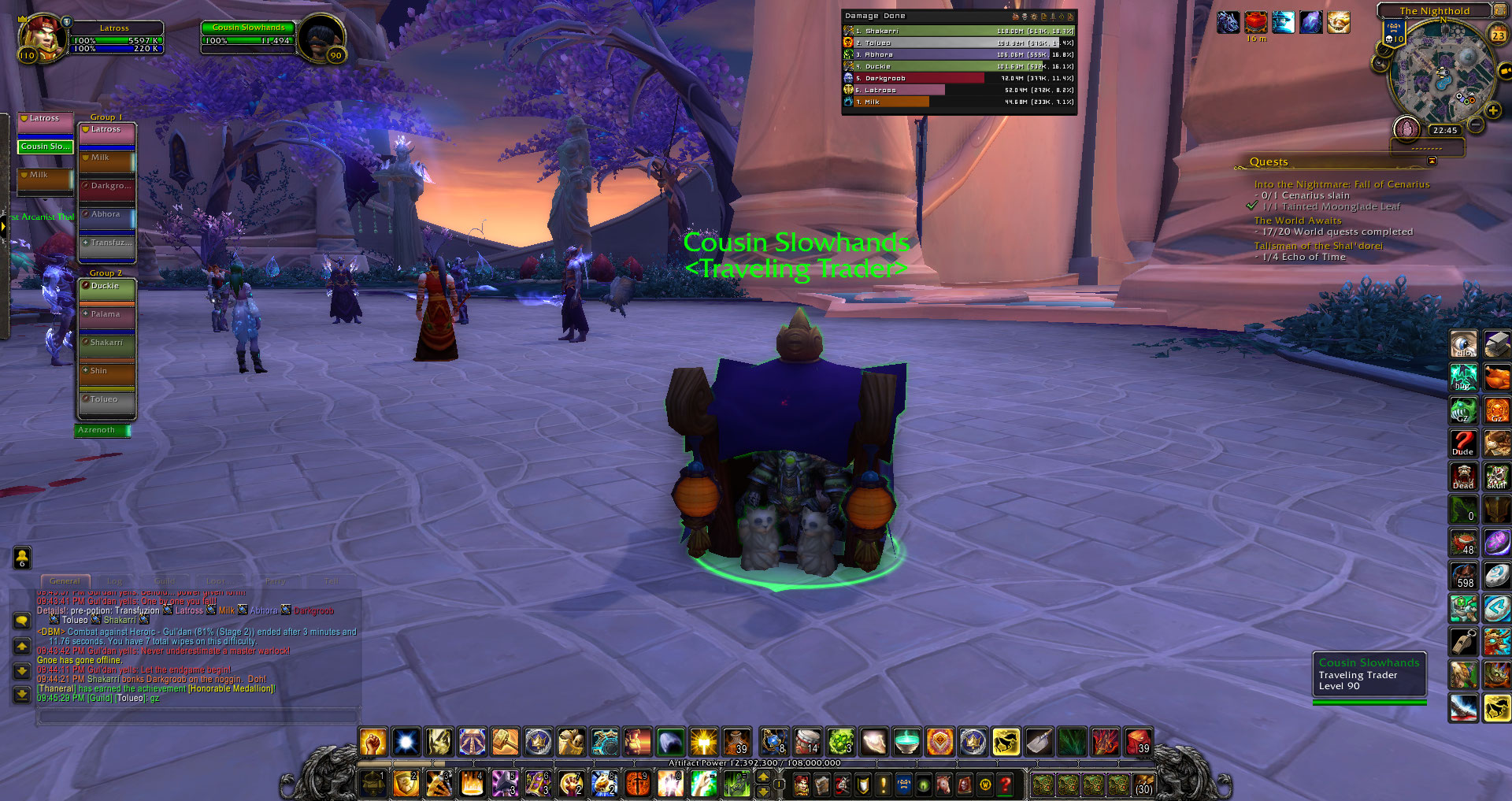
Task: Zoom out the minimap with the minus button
Action: pyautogui.click(x=1477, y=124)
